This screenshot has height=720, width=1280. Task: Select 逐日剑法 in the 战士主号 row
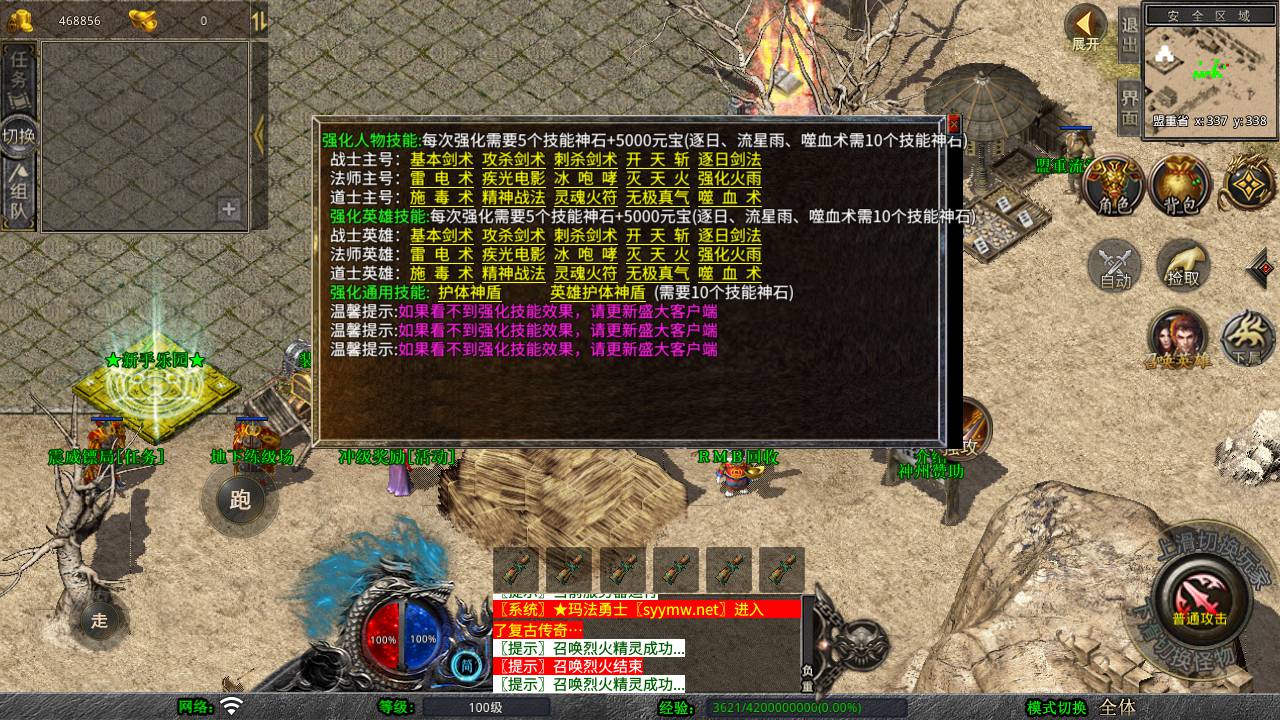(x=729, y=159)
